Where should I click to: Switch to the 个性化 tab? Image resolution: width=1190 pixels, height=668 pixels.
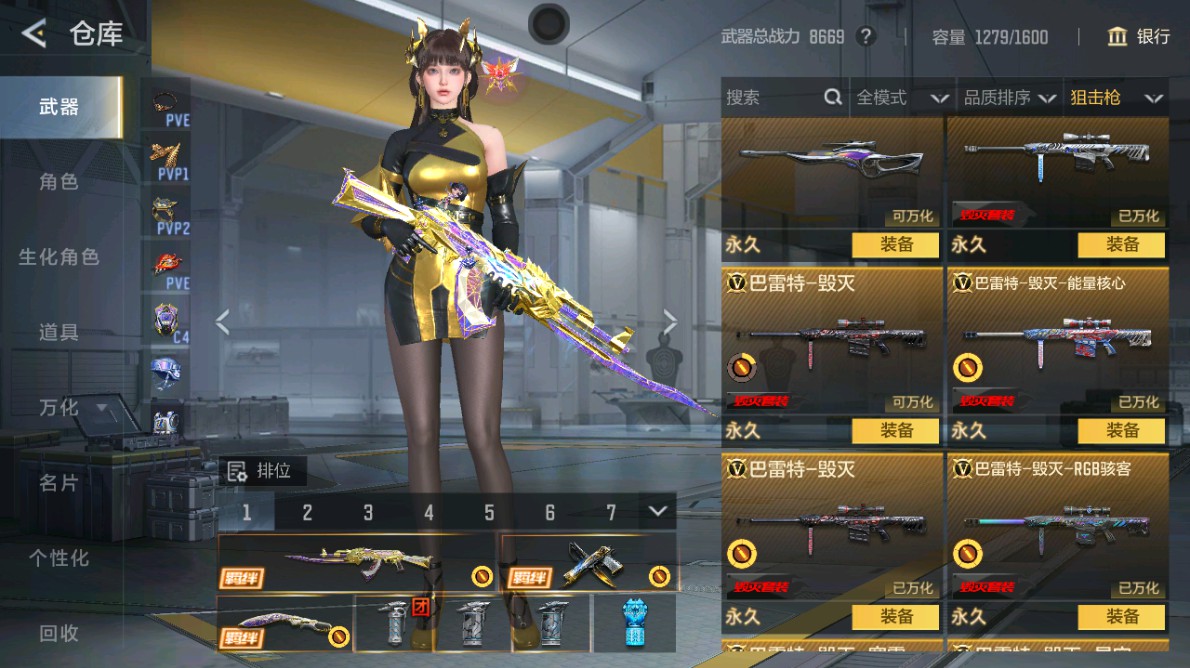pyautogui.click(x=59, y=558)
